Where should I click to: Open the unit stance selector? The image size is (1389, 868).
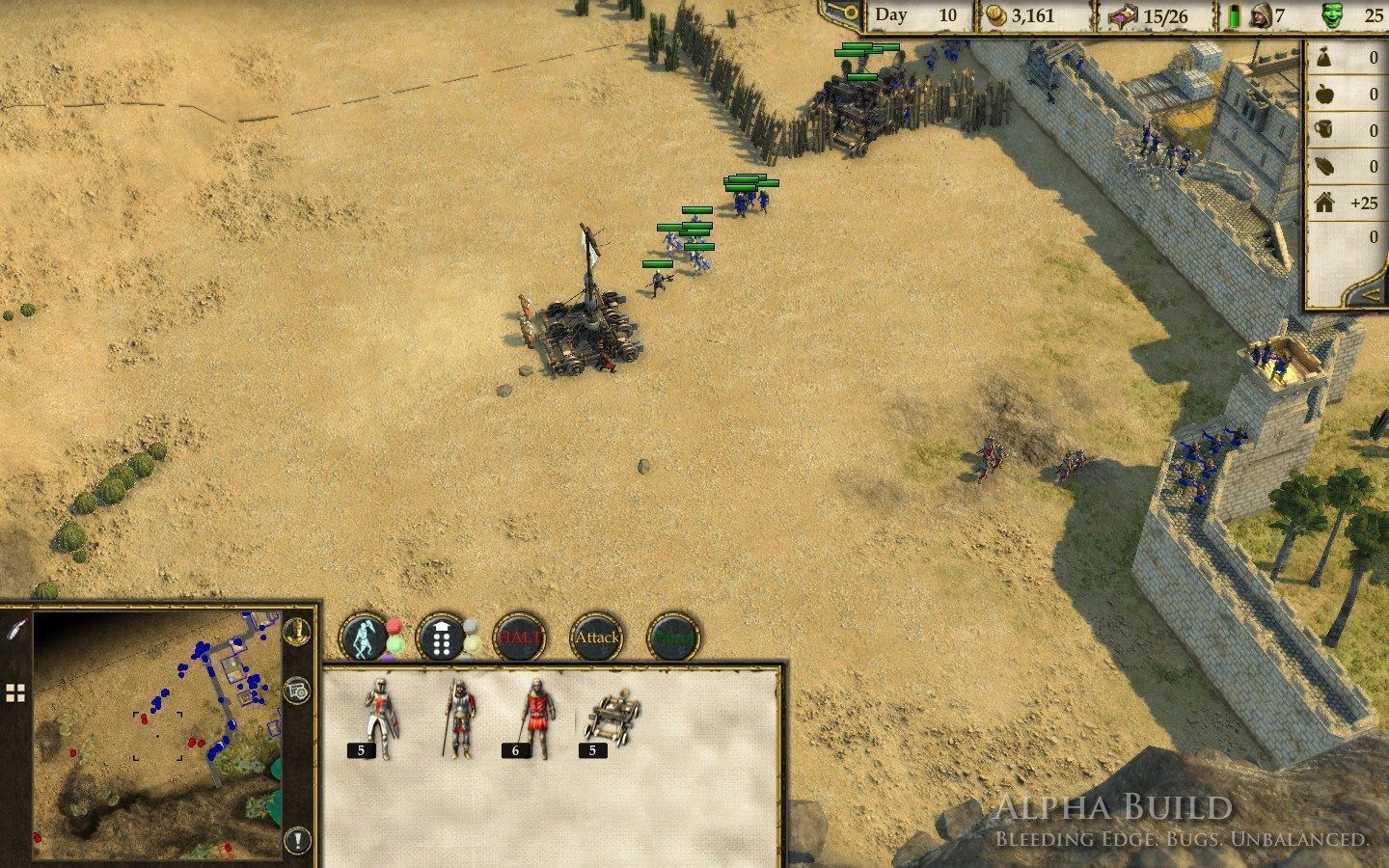tap(364, 637)
